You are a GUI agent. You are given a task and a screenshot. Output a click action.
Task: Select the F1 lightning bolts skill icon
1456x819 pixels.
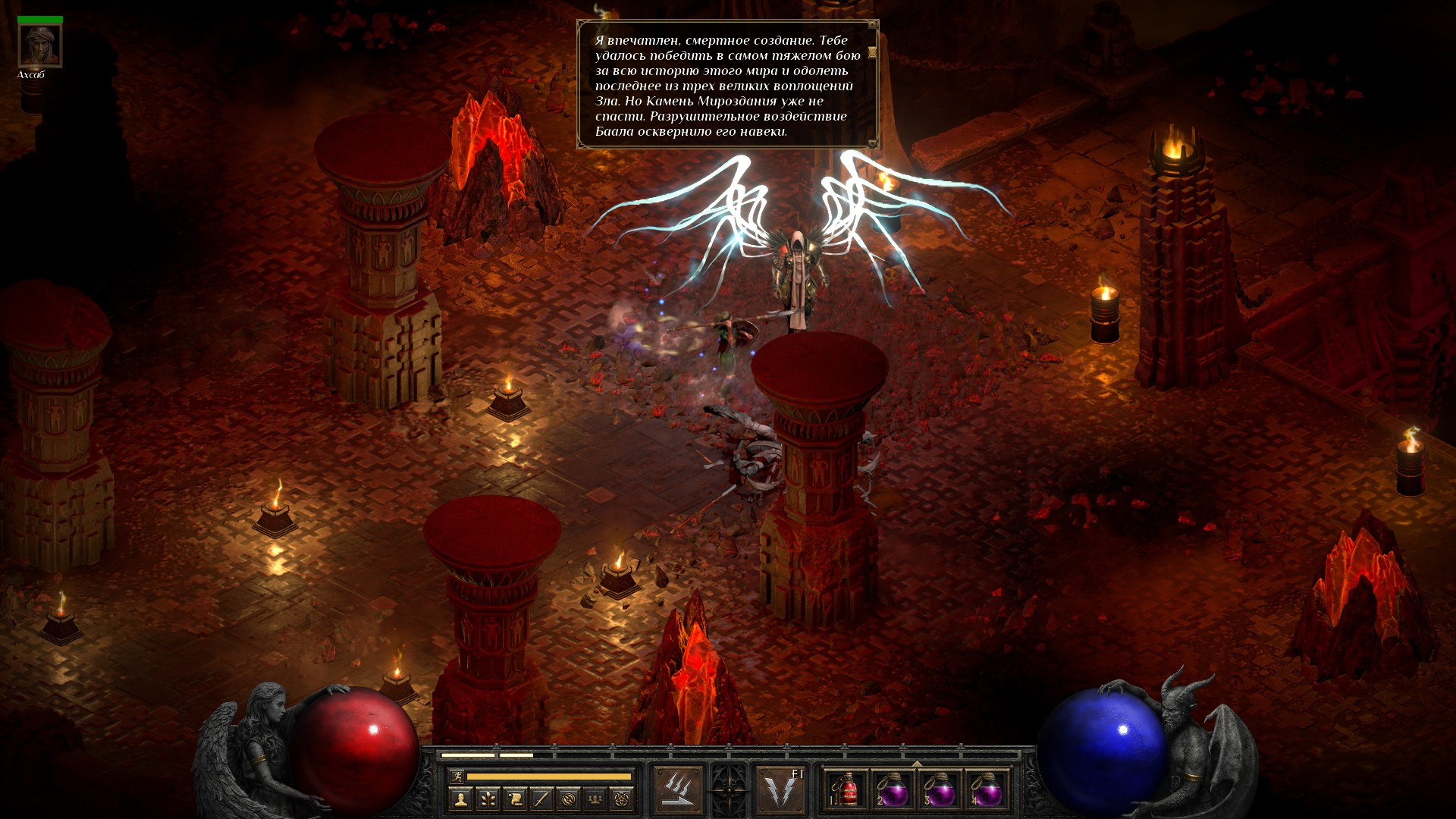point(781,790)
